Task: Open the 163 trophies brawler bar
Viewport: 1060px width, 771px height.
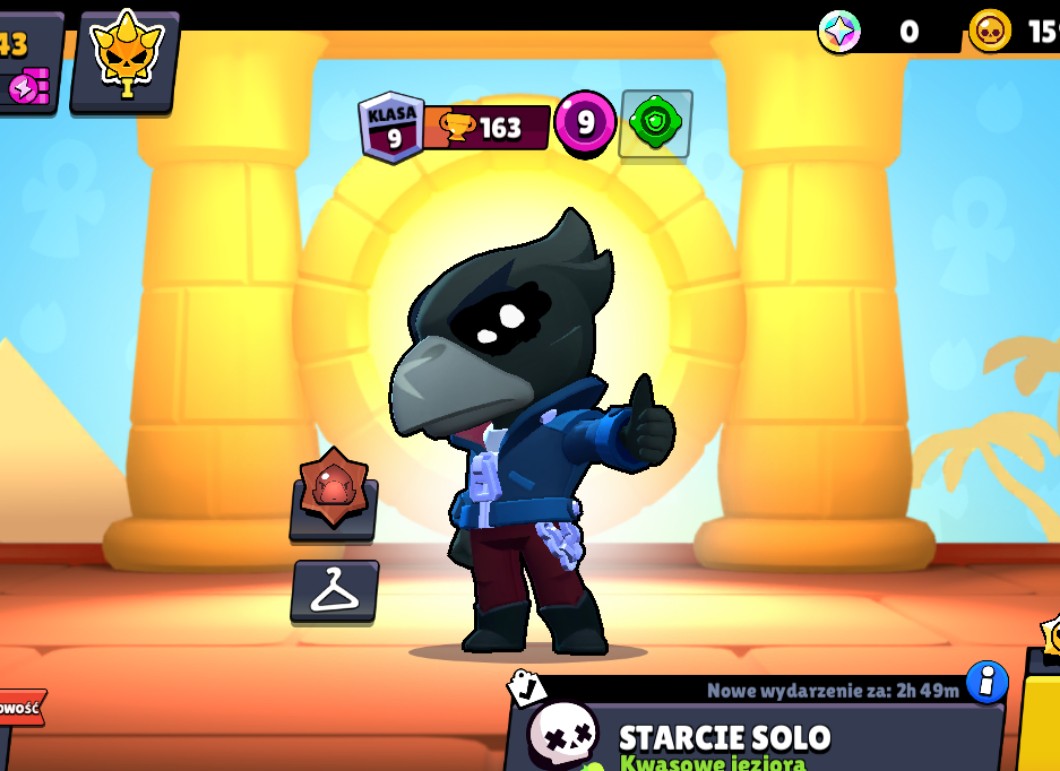Action: coord(487,128)
